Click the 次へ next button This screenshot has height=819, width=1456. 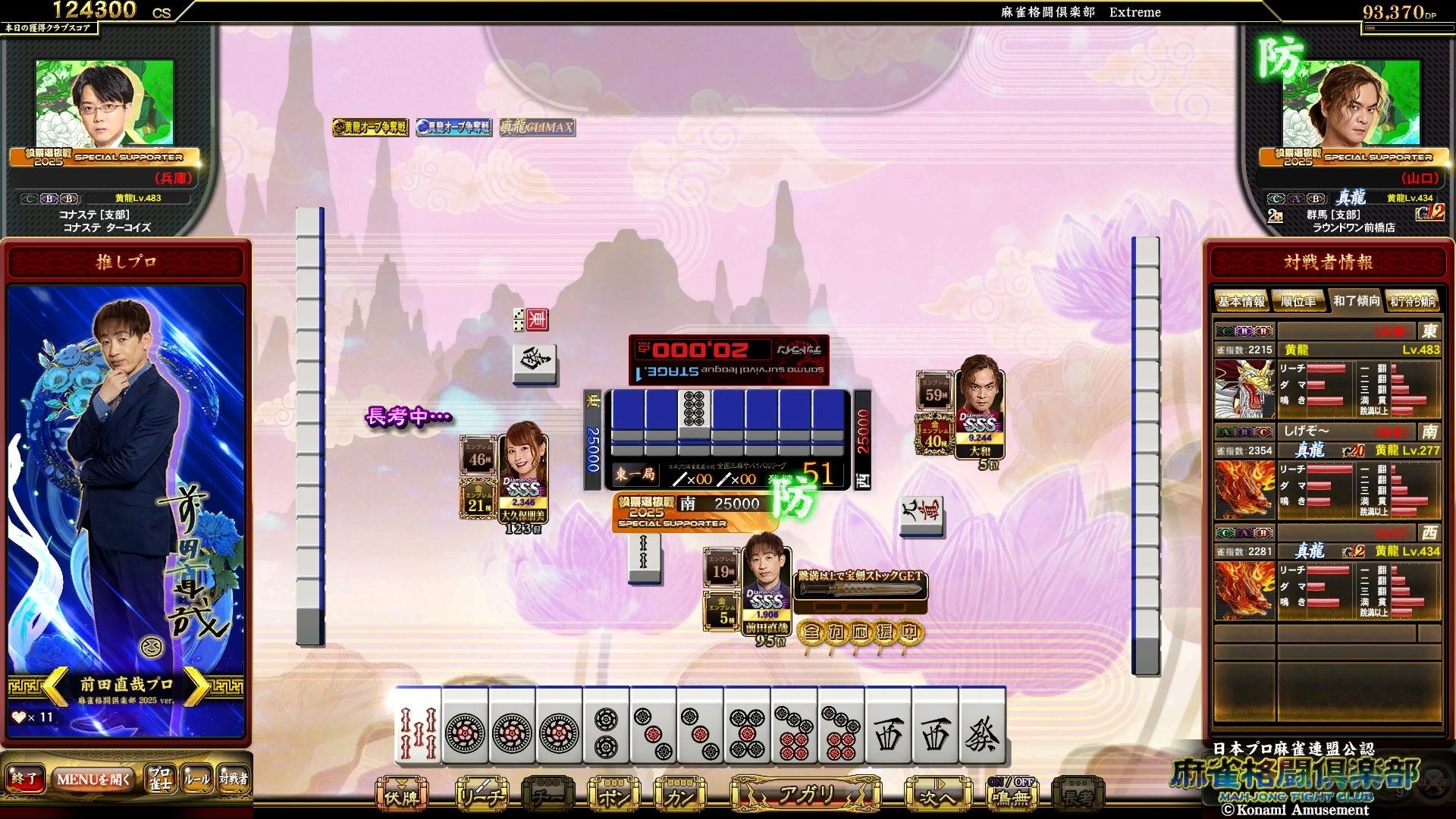(x=937, y=796)
